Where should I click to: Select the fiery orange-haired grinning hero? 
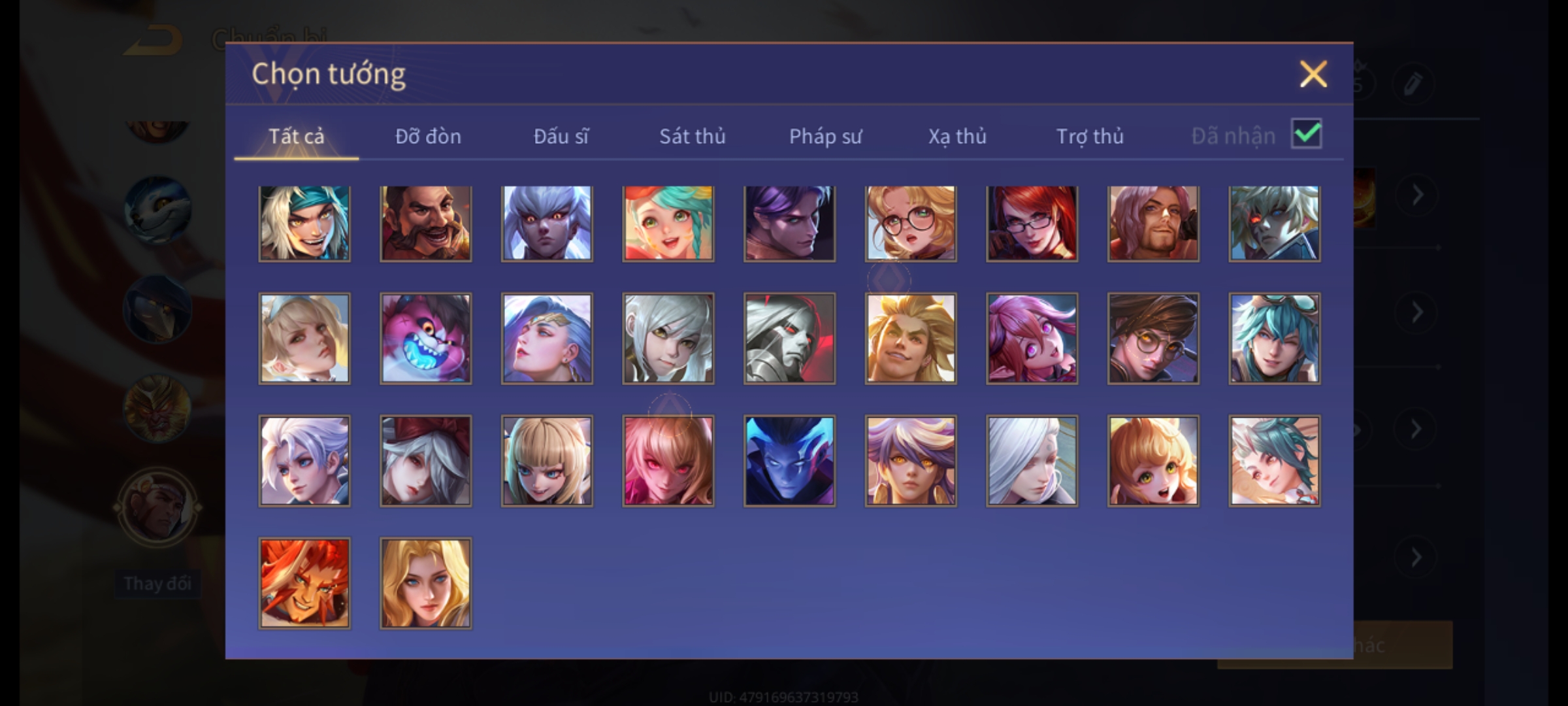tap(304, 583)
